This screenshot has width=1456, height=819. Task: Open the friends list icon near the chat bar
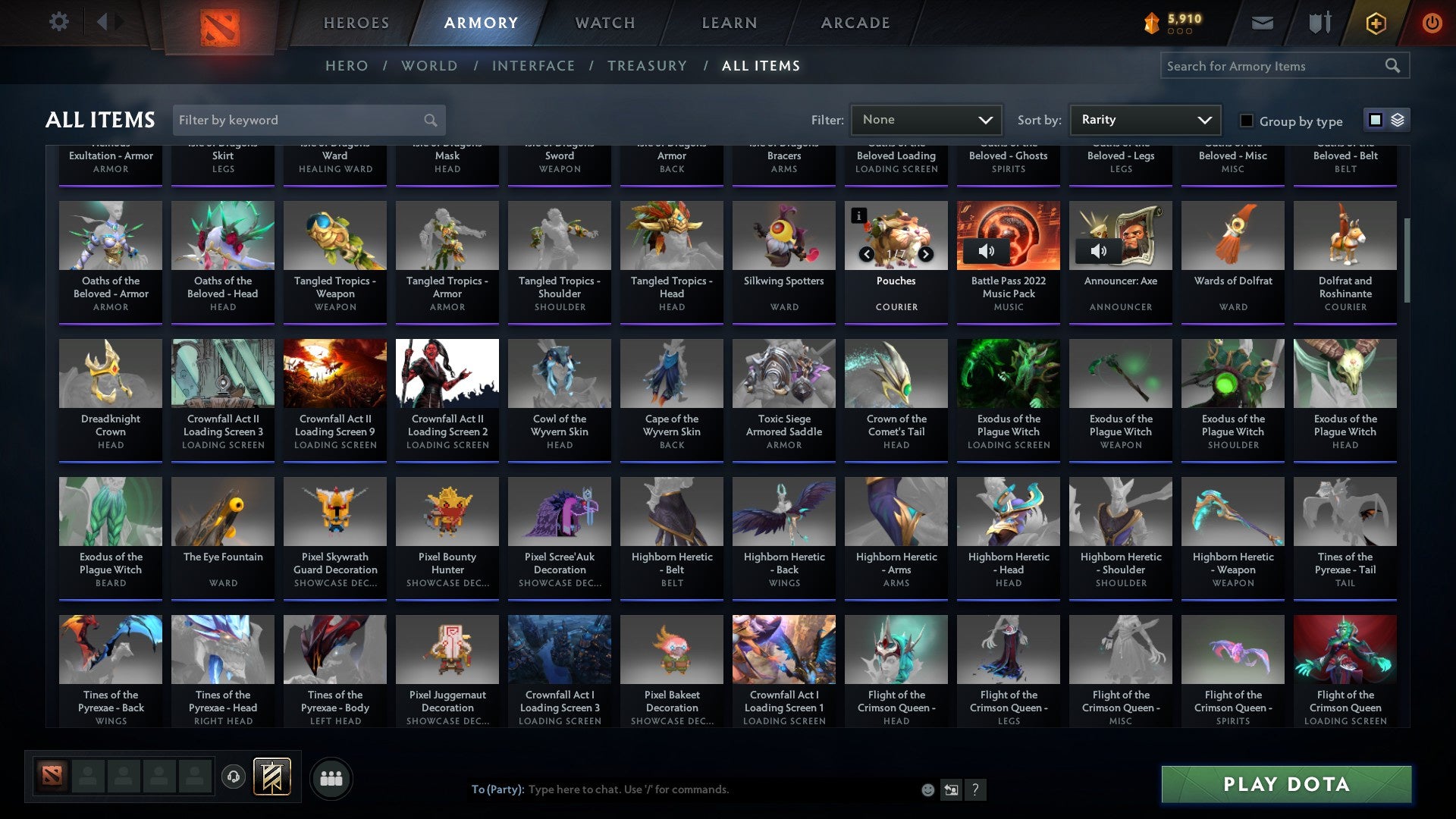click(331, 777)
